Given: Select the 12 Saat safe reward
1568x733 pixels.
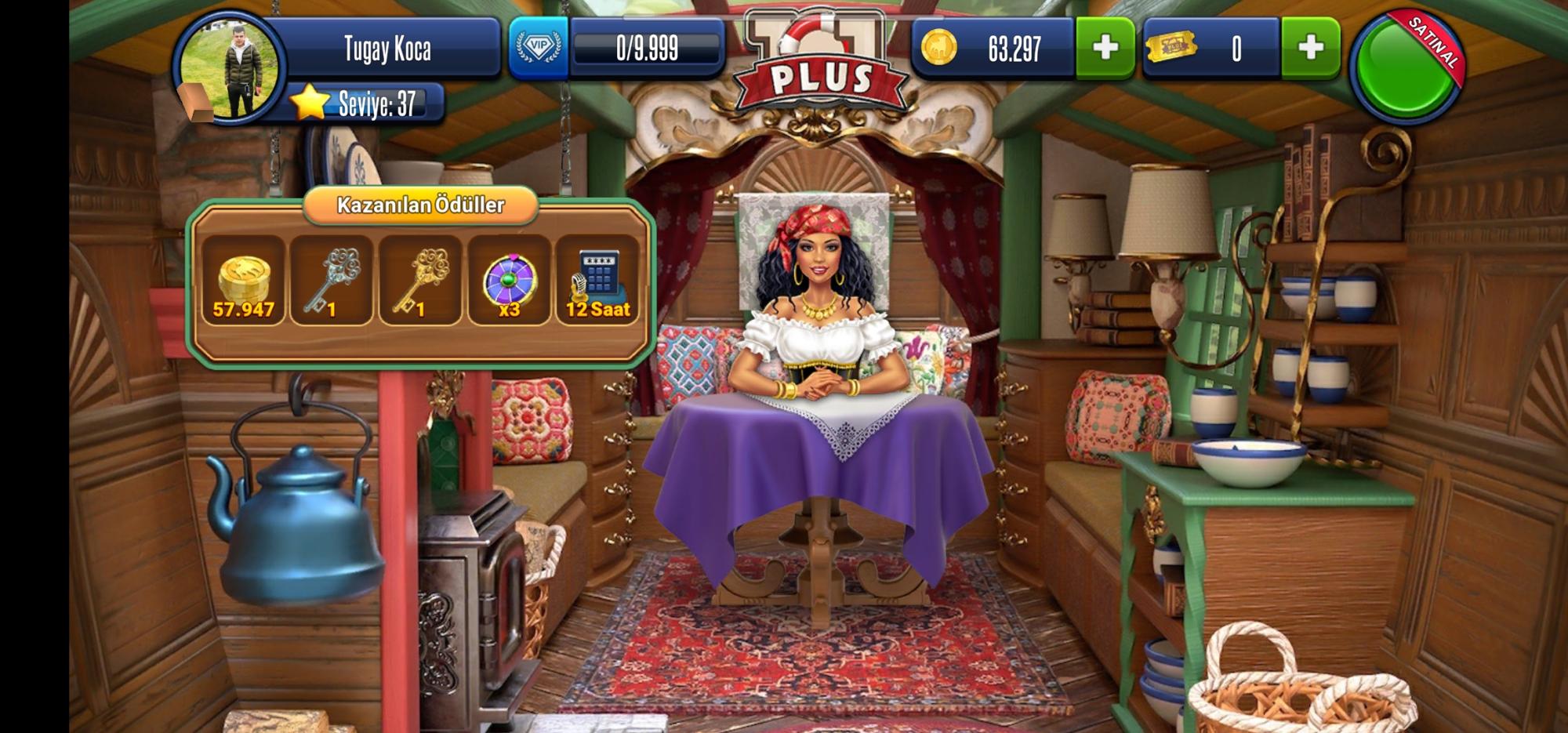Looking at the screenshot, I should pyautogui.click(x=597, y=281).
